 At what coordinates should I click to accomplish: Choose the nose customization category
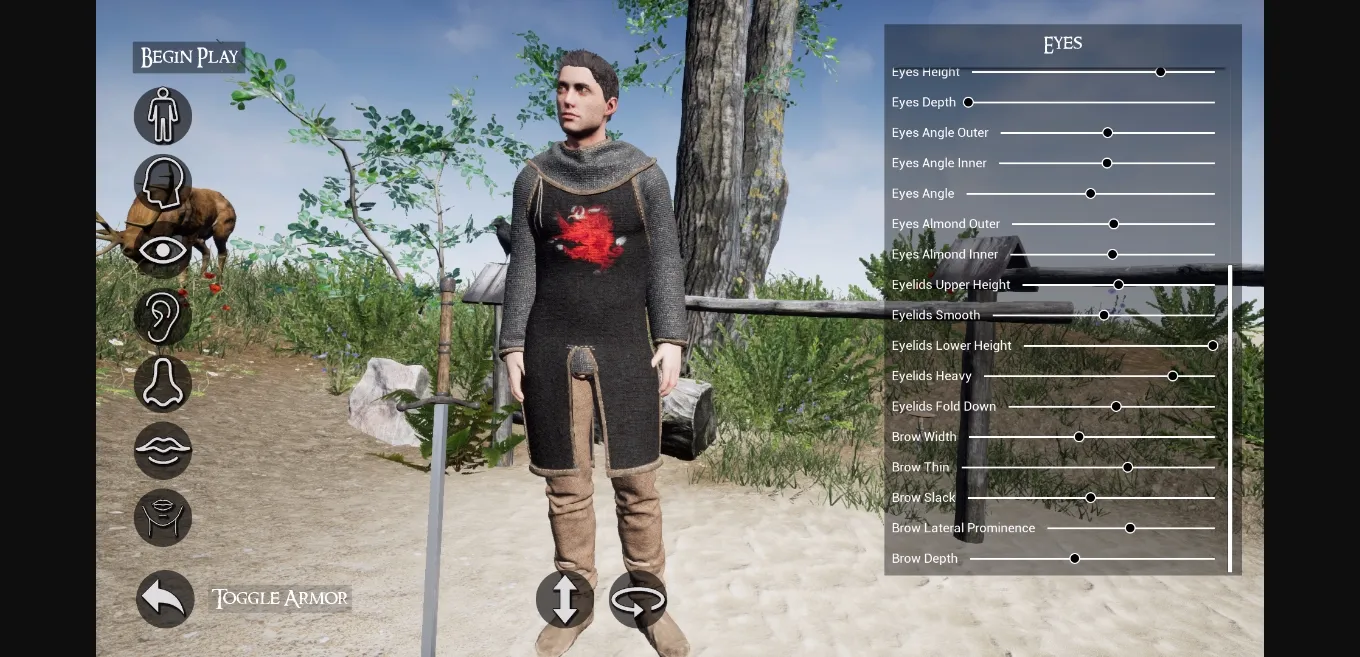(x=163, y=384)
